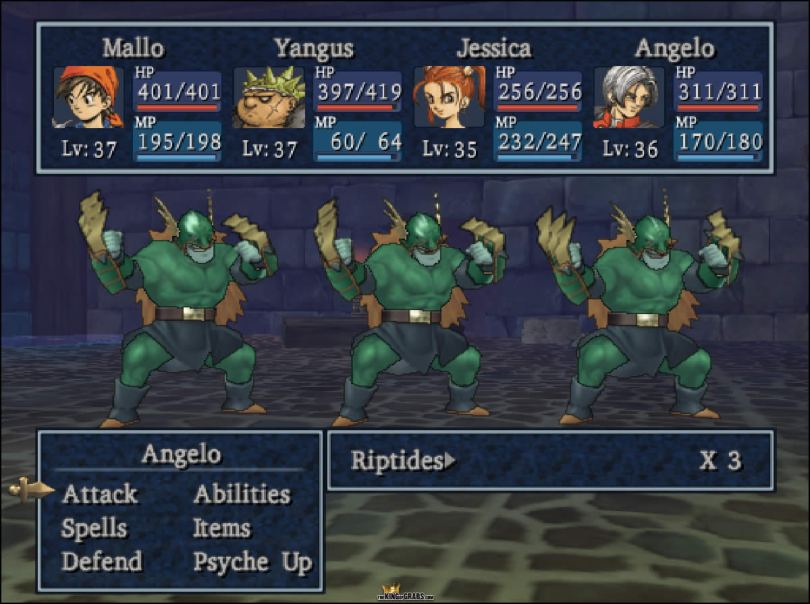
Task: Open the Spells menu
Action: [94, 528]
